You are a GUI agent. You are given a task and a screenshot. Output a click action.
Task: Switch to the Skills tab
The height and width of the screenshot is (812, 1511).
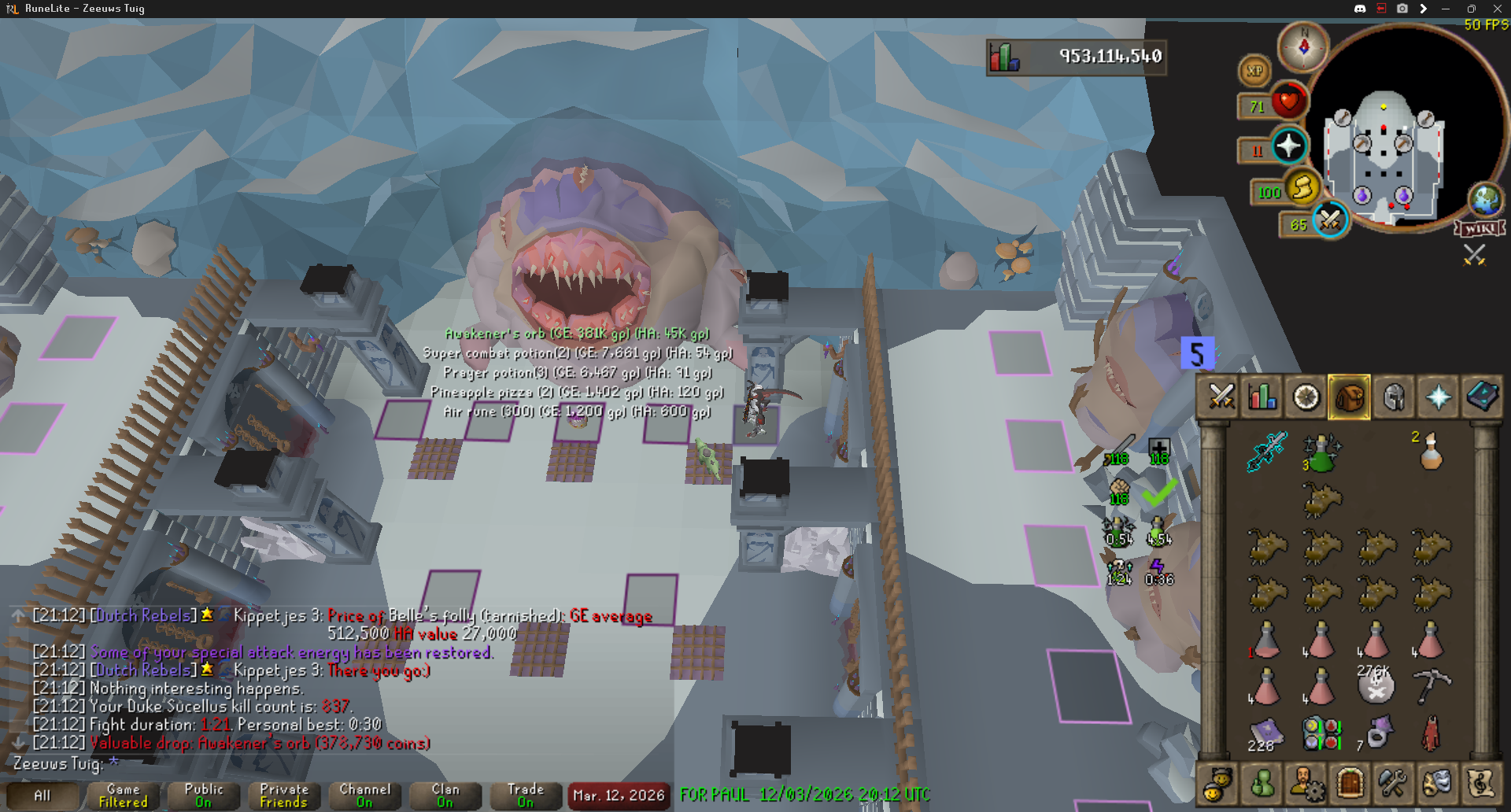click(x=1263, y=397)
